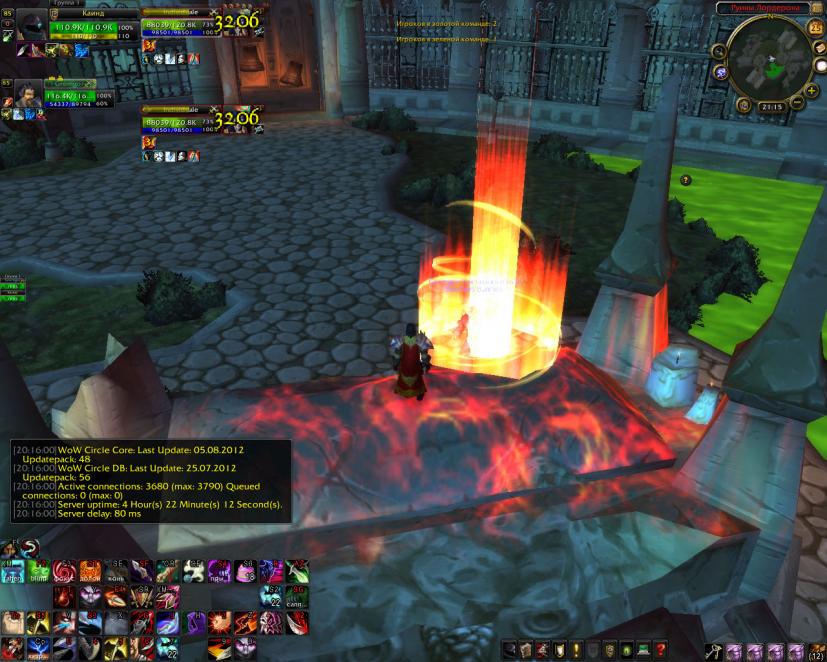
Task: Open the backpack showing 12 free slots
Action: pyautogui.click(x=814, y=650)
